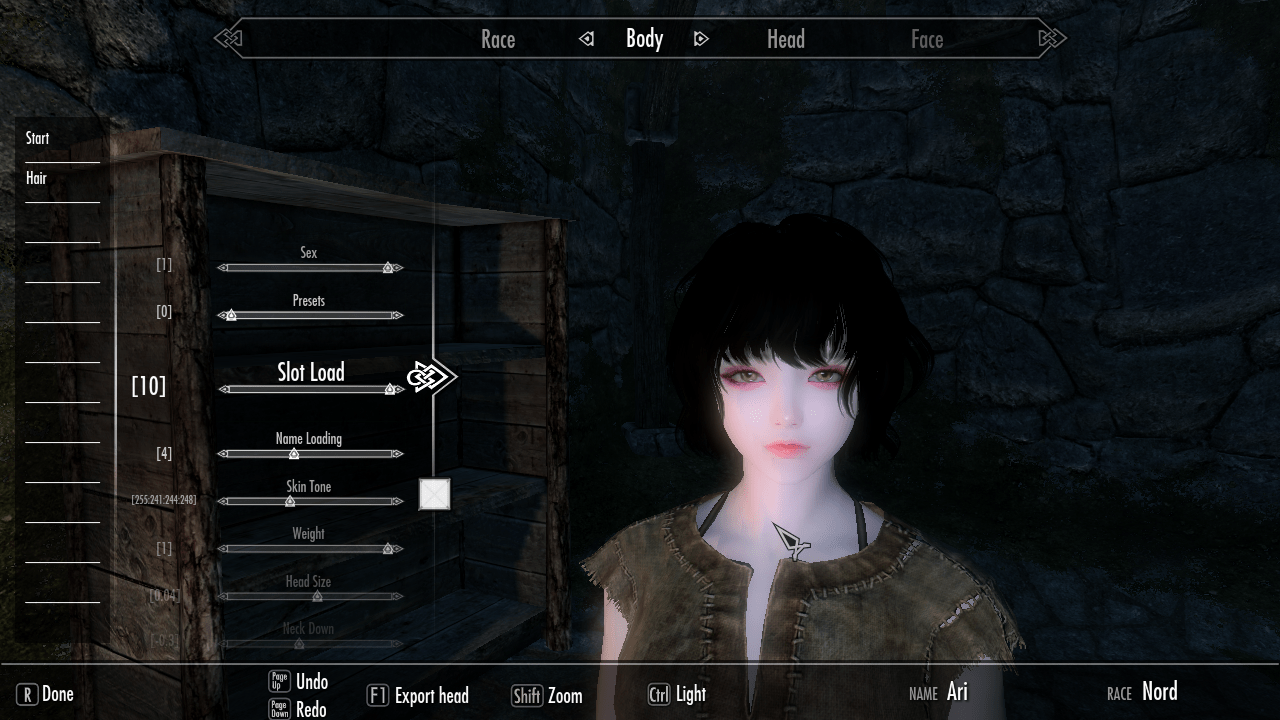Switch to the Face tab

click(x=928, y=39)
